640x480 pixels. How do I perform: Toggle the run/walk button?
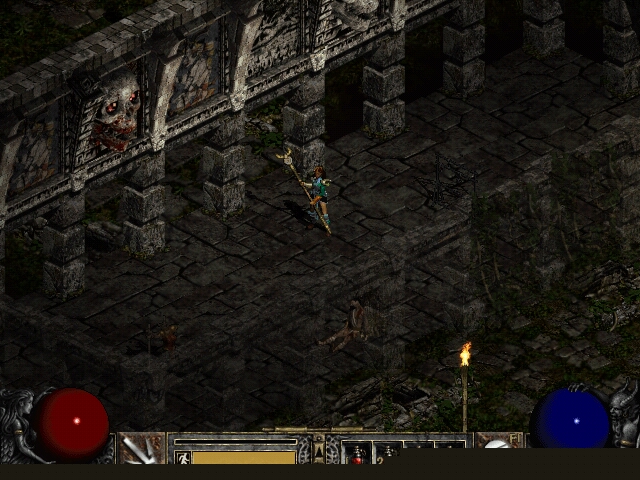182,457
